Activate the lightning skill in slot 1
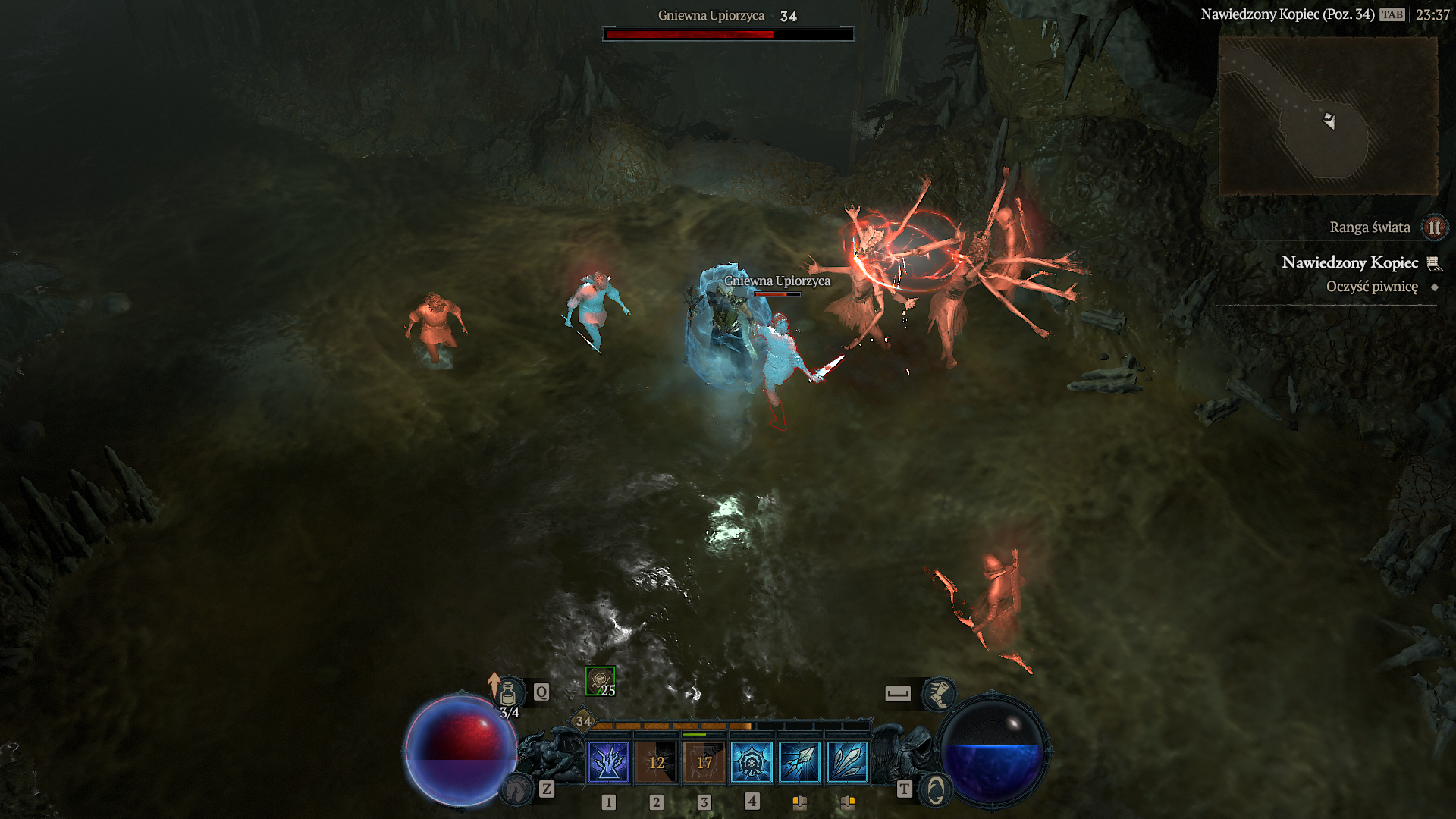 tap(608, 761)
